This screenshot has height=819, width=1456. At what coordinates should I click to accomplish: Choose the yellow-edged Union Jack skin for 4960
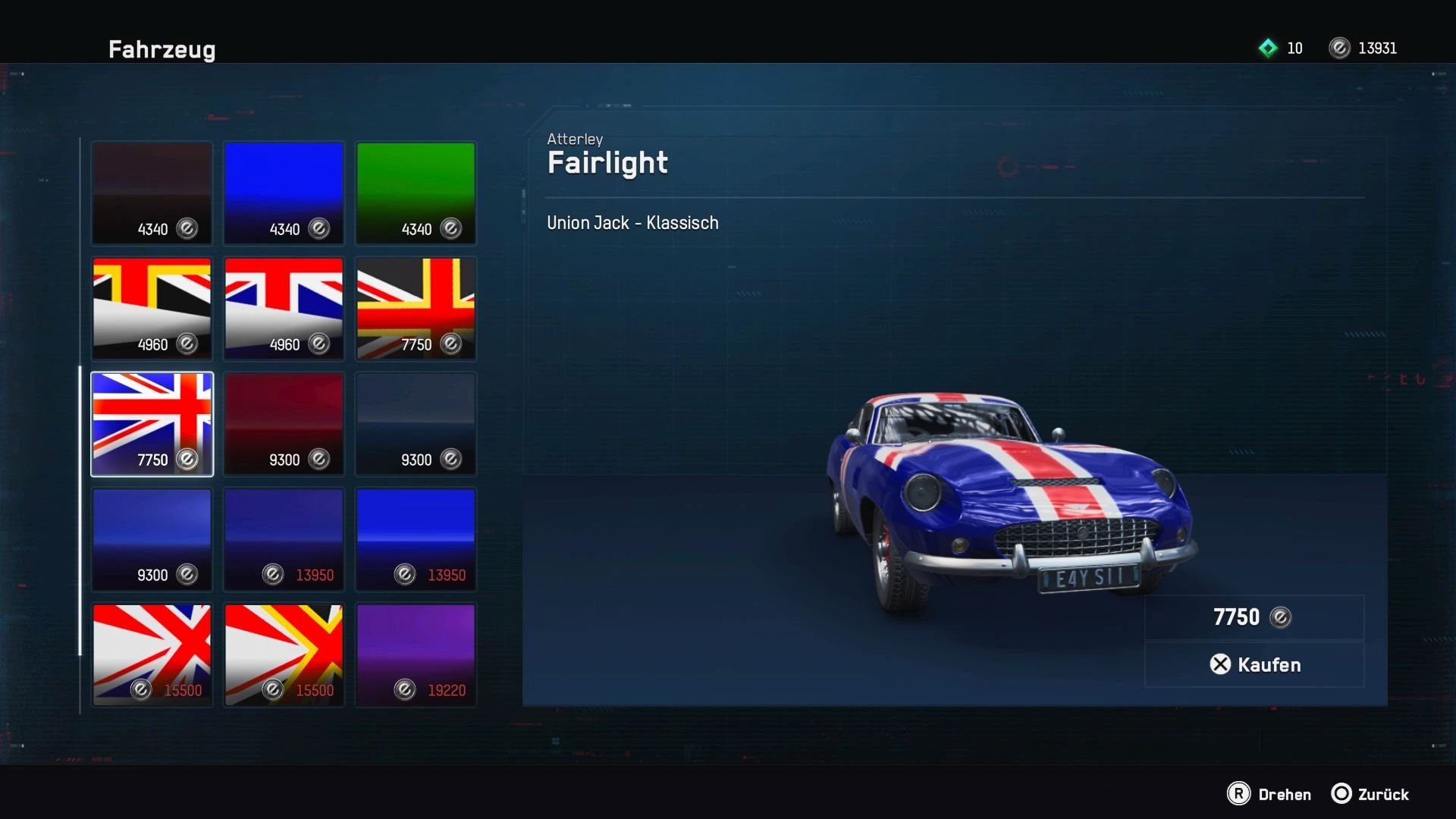(x=152, y=308)
